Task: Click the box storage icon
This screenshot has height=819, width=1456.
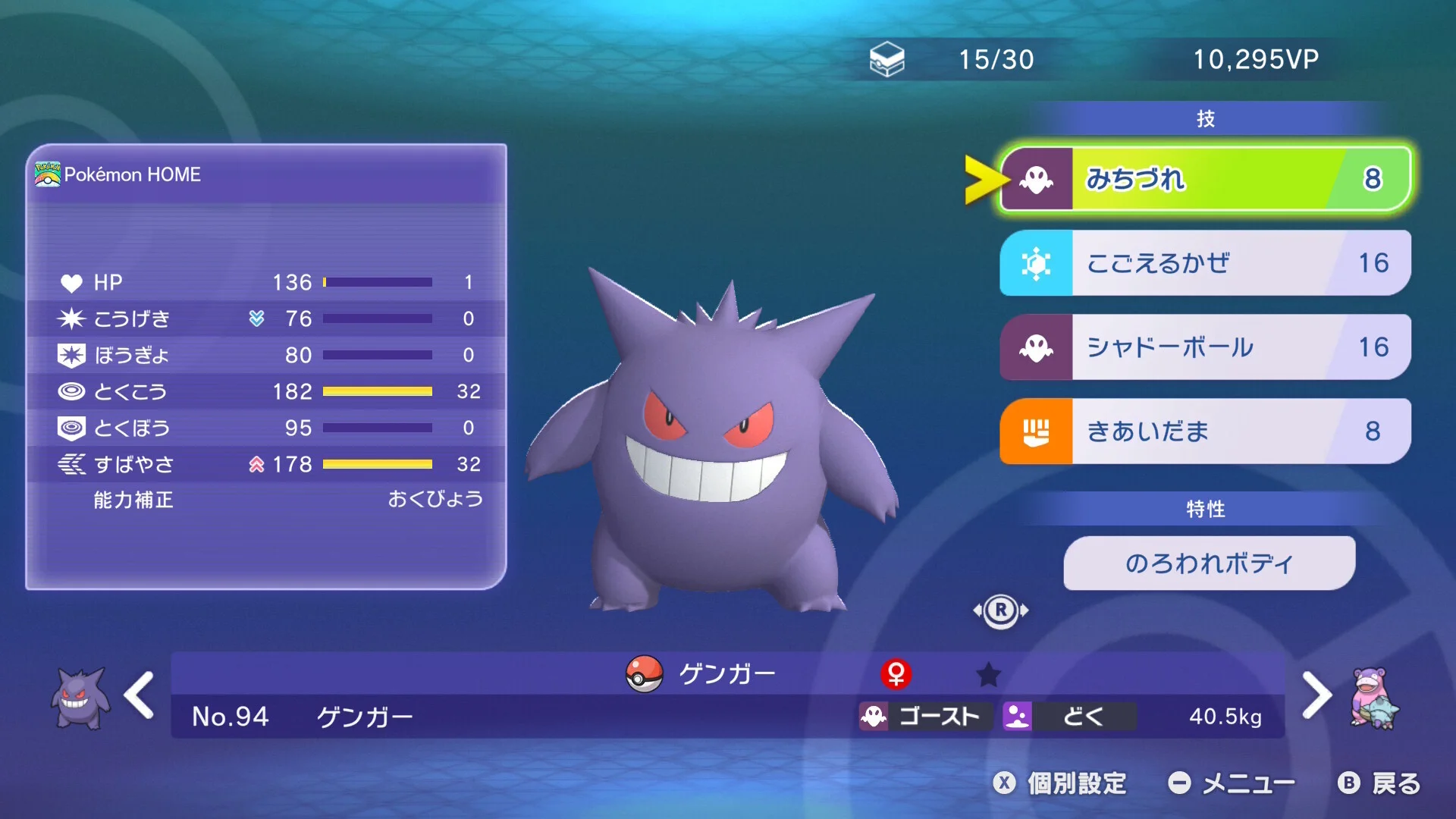Action: coord(886,59)
